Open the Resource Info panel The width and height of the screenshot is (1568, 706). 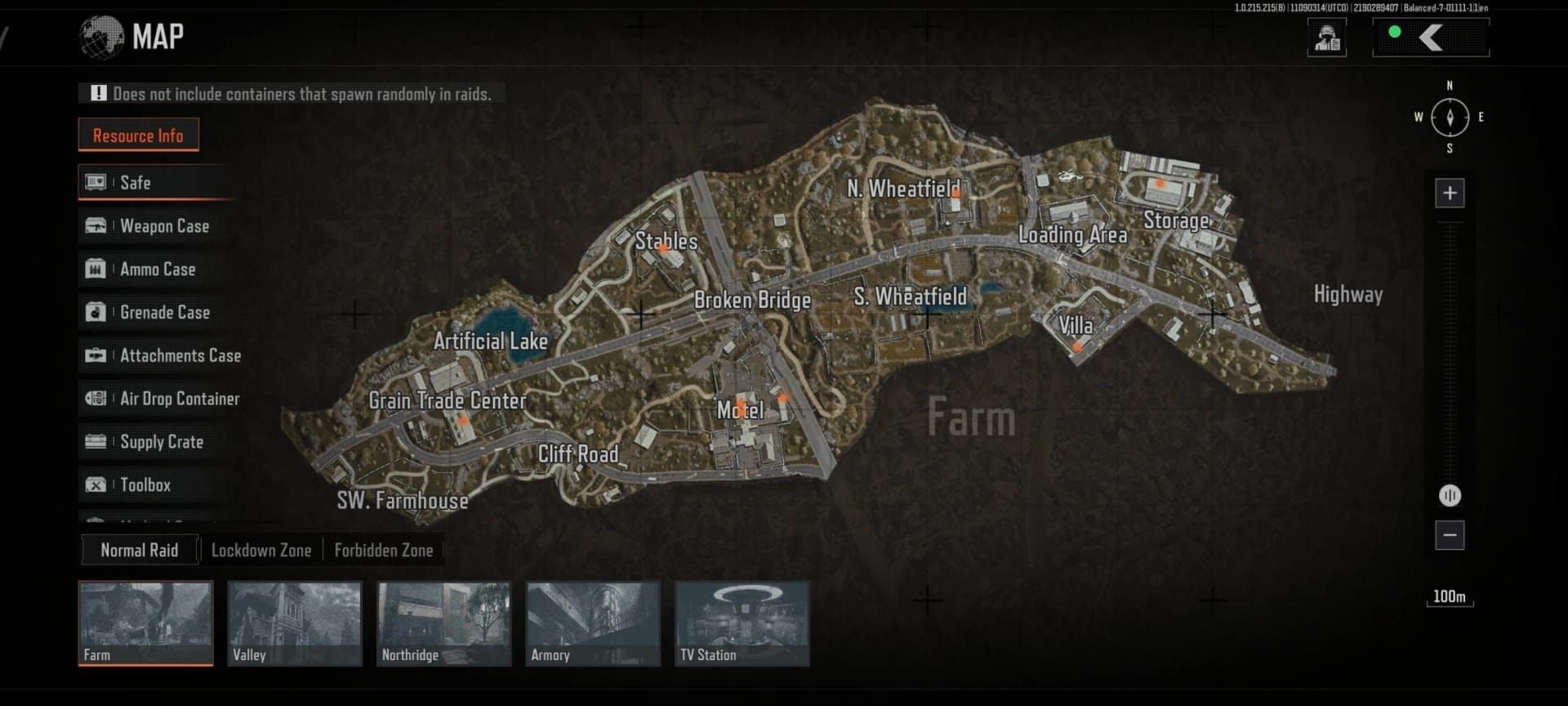point(138,135)
